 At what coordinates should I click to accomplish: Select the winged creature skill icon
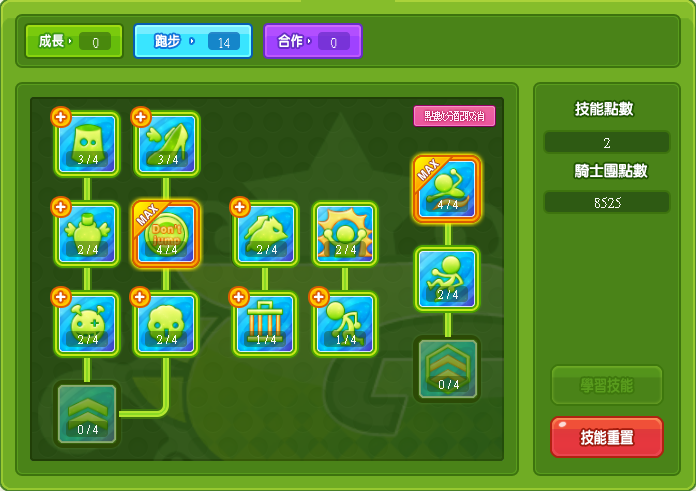(x=87, y=234)
